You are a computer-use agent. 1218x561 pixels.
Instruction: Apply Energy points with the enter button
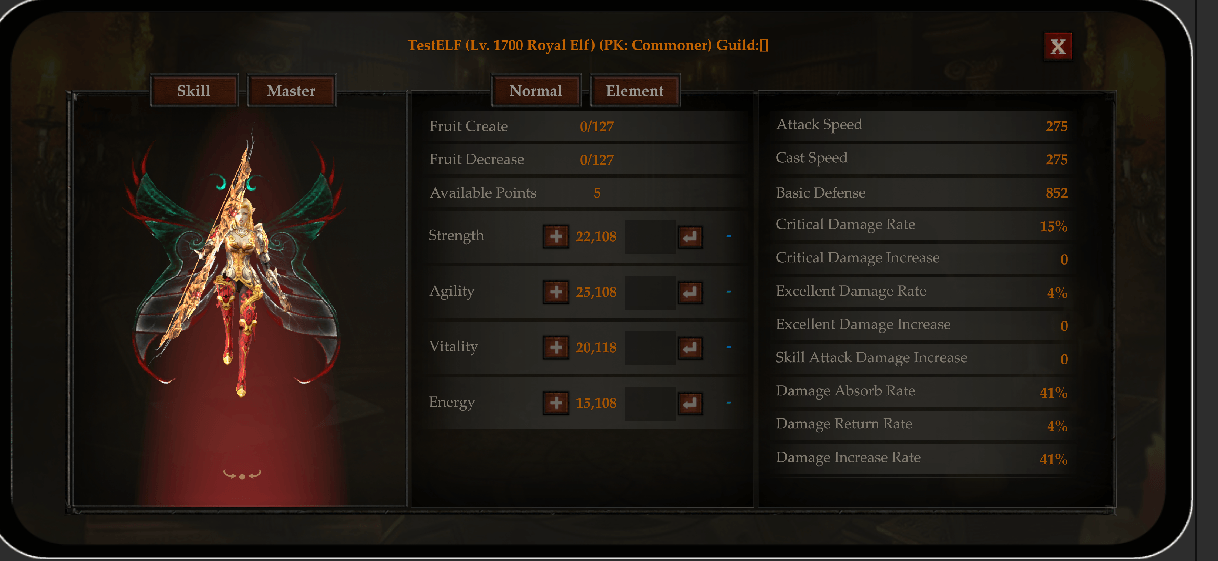coord(690,403)
